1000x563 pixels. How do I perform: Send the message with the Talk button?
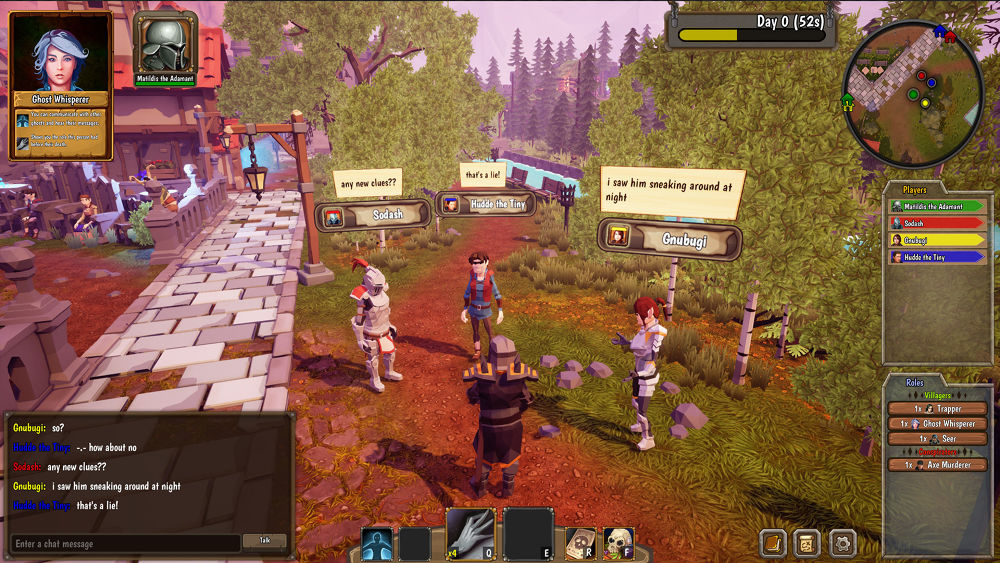[x=265, y=541]
